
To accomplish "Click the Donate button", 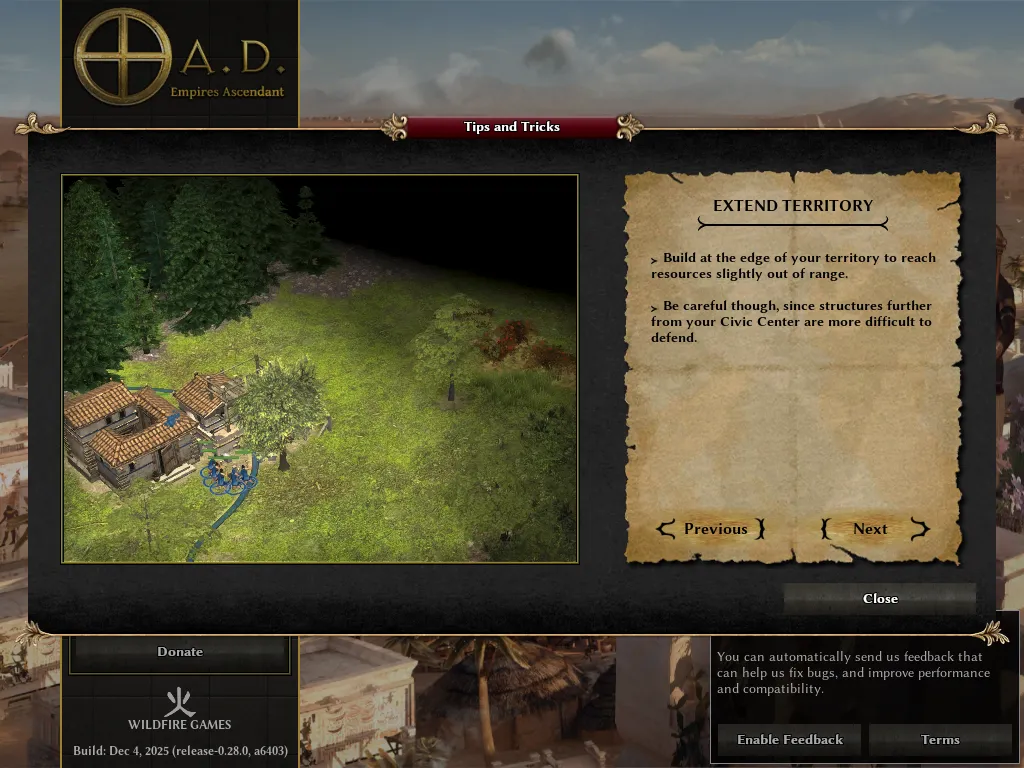I will click(180, 652).
